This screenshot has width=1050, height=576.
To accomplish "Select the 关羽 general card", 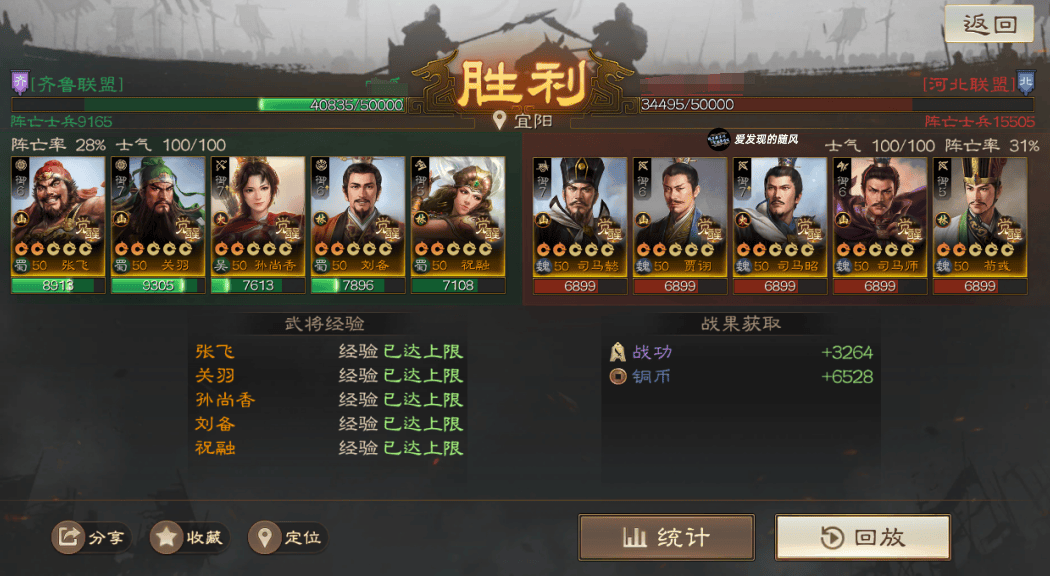I will tap(158, 215).
